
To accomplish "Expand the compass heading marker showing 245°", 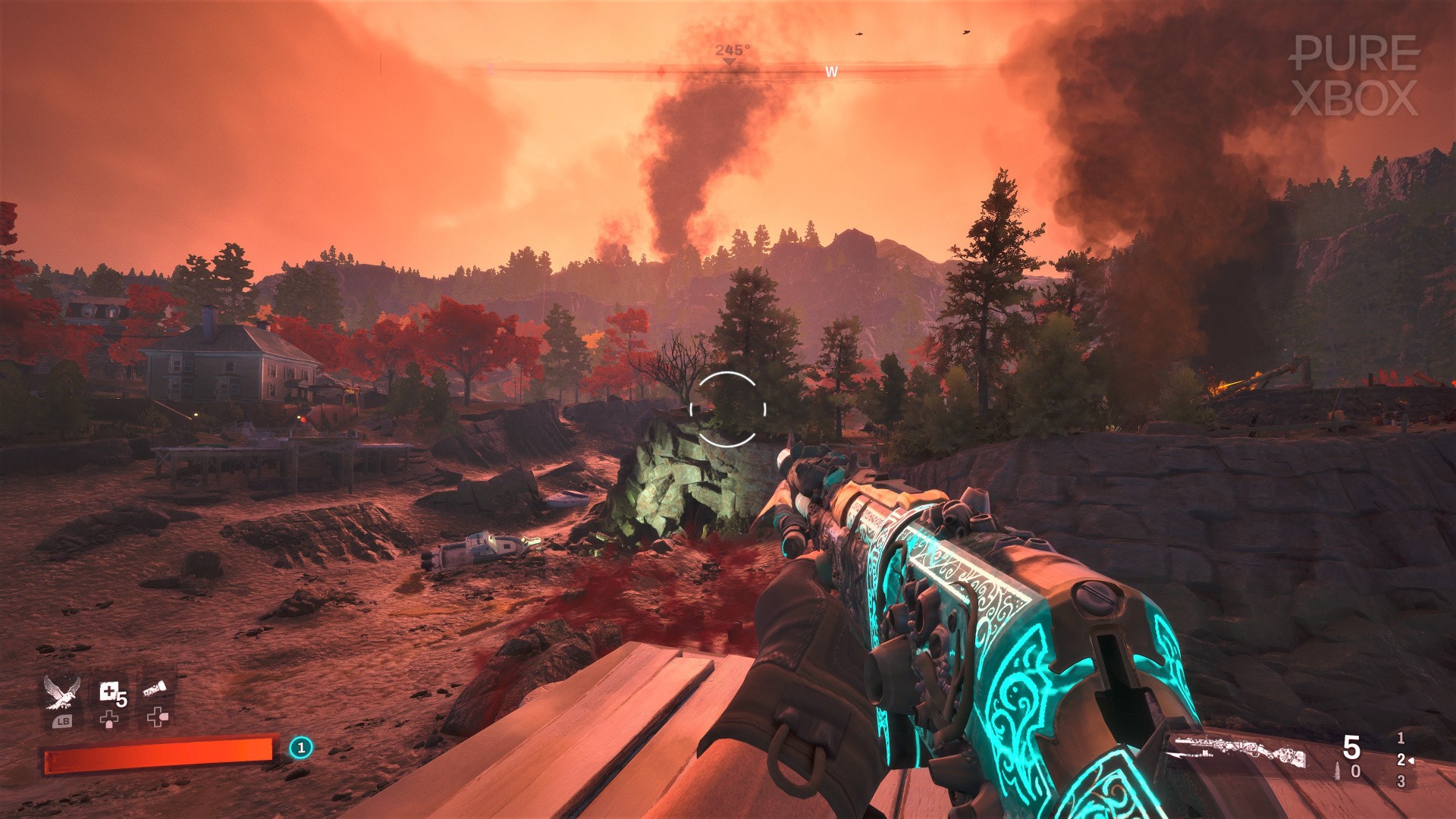I will [x=730, y=52].
